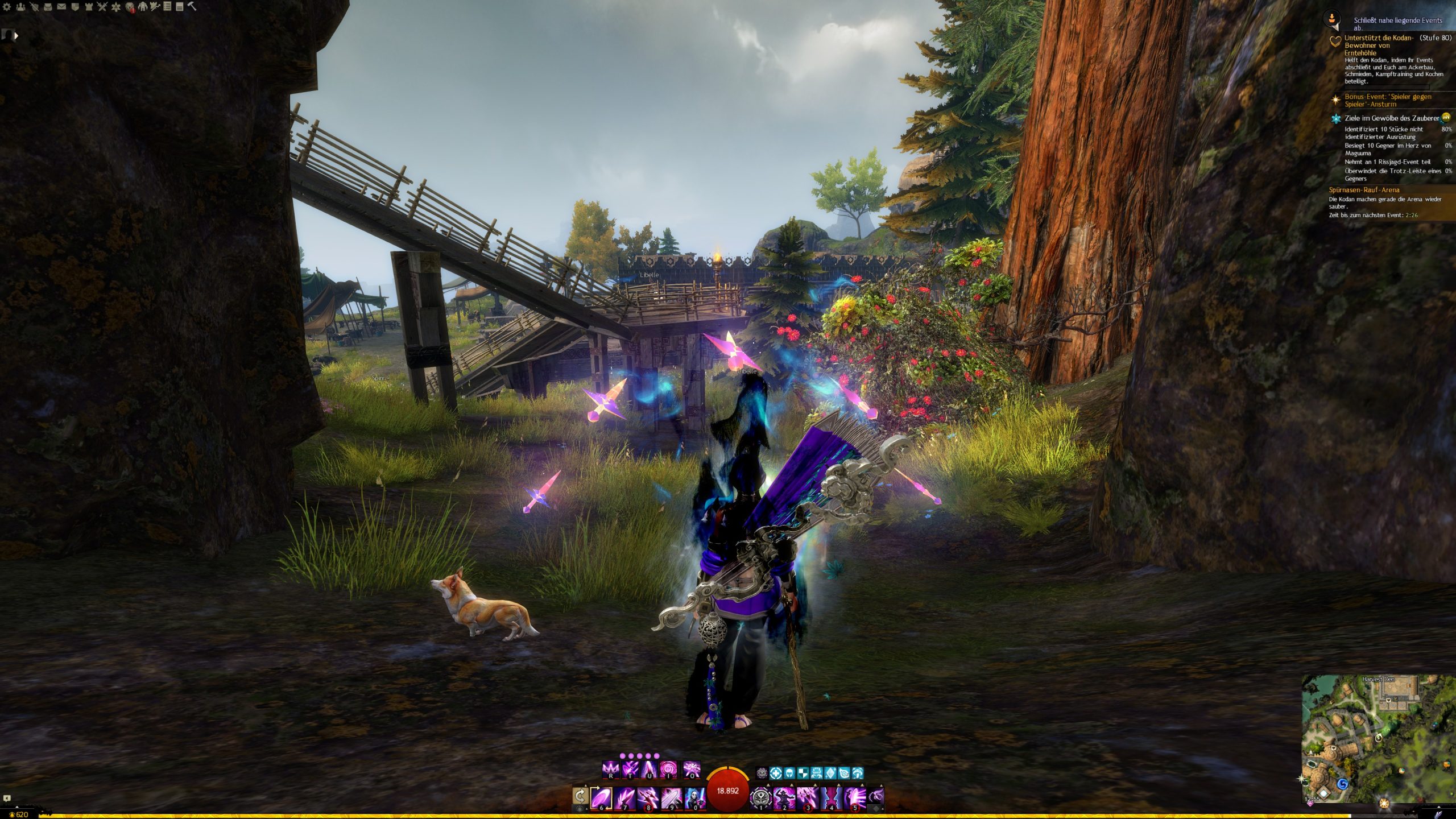Open the hammer crafting icon
This screenshot has height=819, width=1456.
coord(192,6)
